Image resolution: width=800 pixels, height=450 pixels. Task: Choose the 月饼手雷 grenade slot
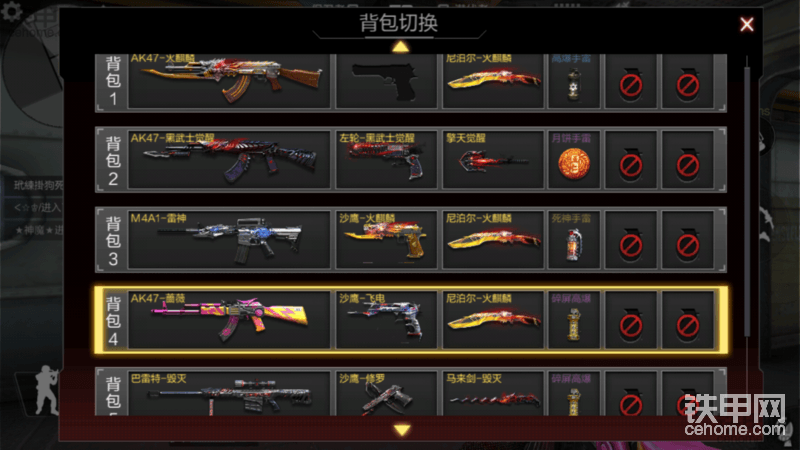pos(574,157)
